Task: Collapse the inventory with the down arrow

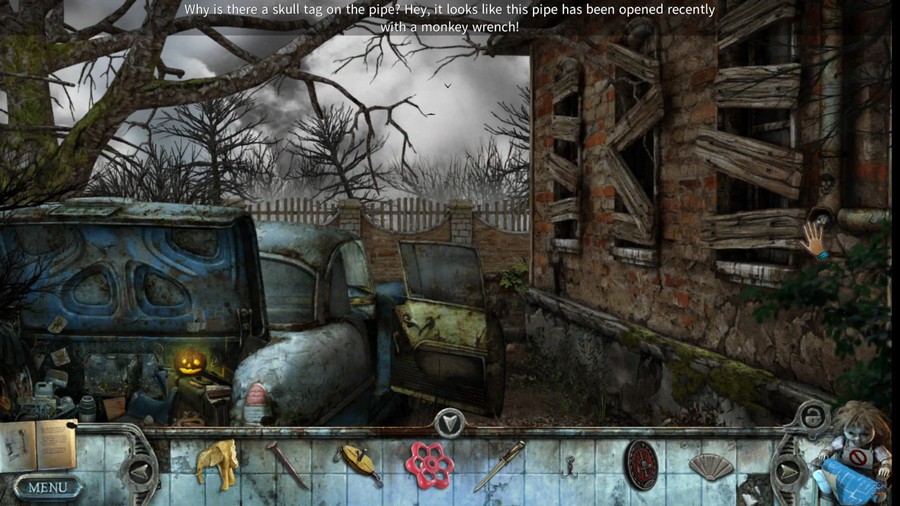Action: [x=450, y=423]
